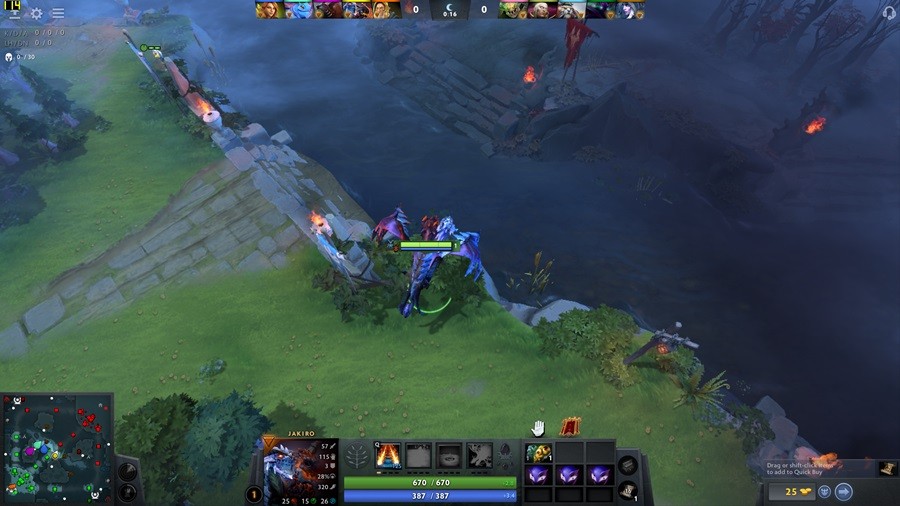This screenshot has width=900, height=506.
Task: Click the headset voice icon in the corner
Action: (x=889, y=13)
